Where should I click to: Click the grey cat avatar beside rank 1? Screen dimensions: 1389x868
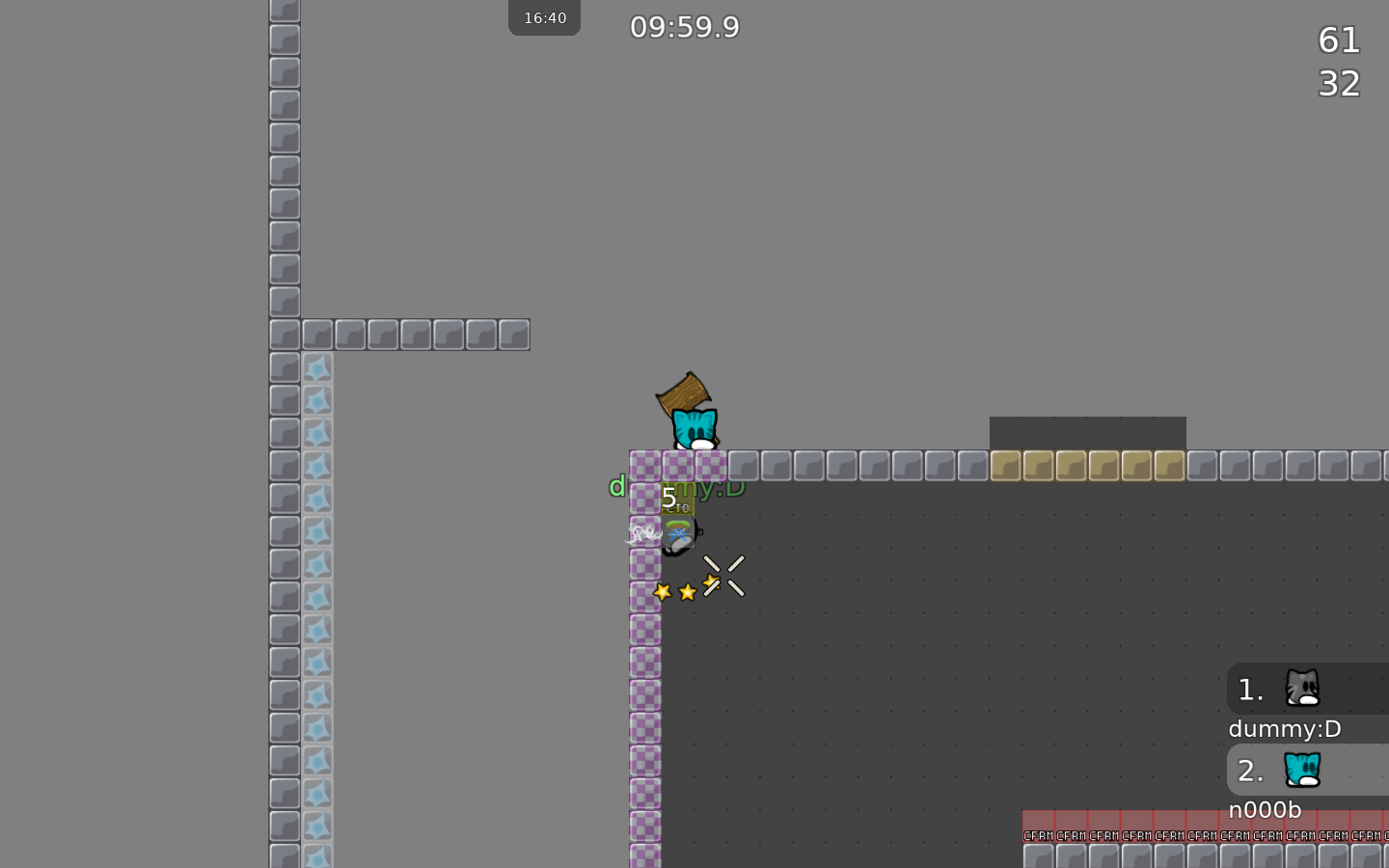click(1304, 689)
